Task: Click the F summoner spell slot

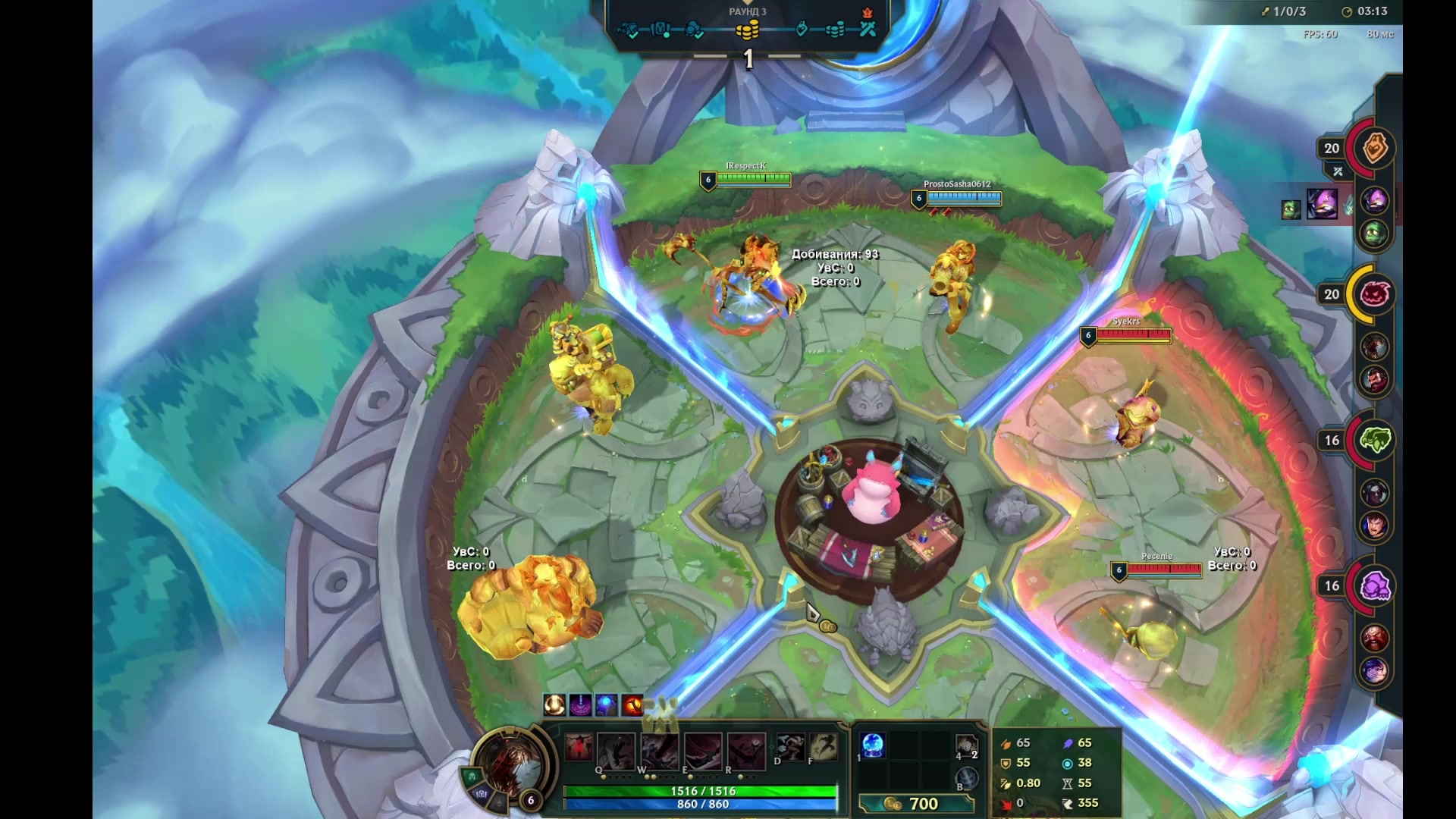Action: (x=824, y=746)
